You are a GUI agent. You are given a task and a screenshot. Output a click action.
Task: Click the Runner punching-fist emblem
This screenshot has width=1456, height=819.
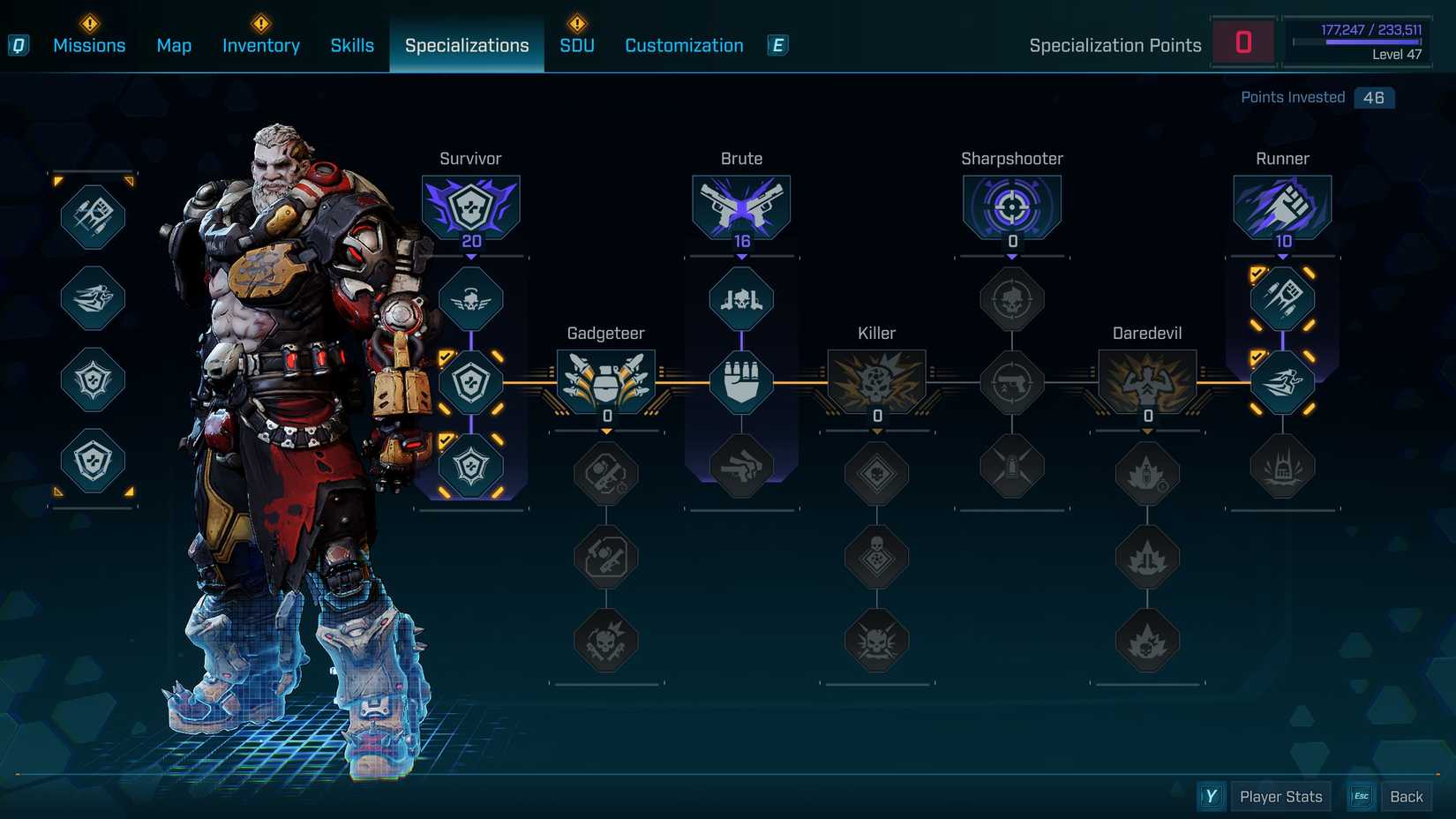point(1283,206)
